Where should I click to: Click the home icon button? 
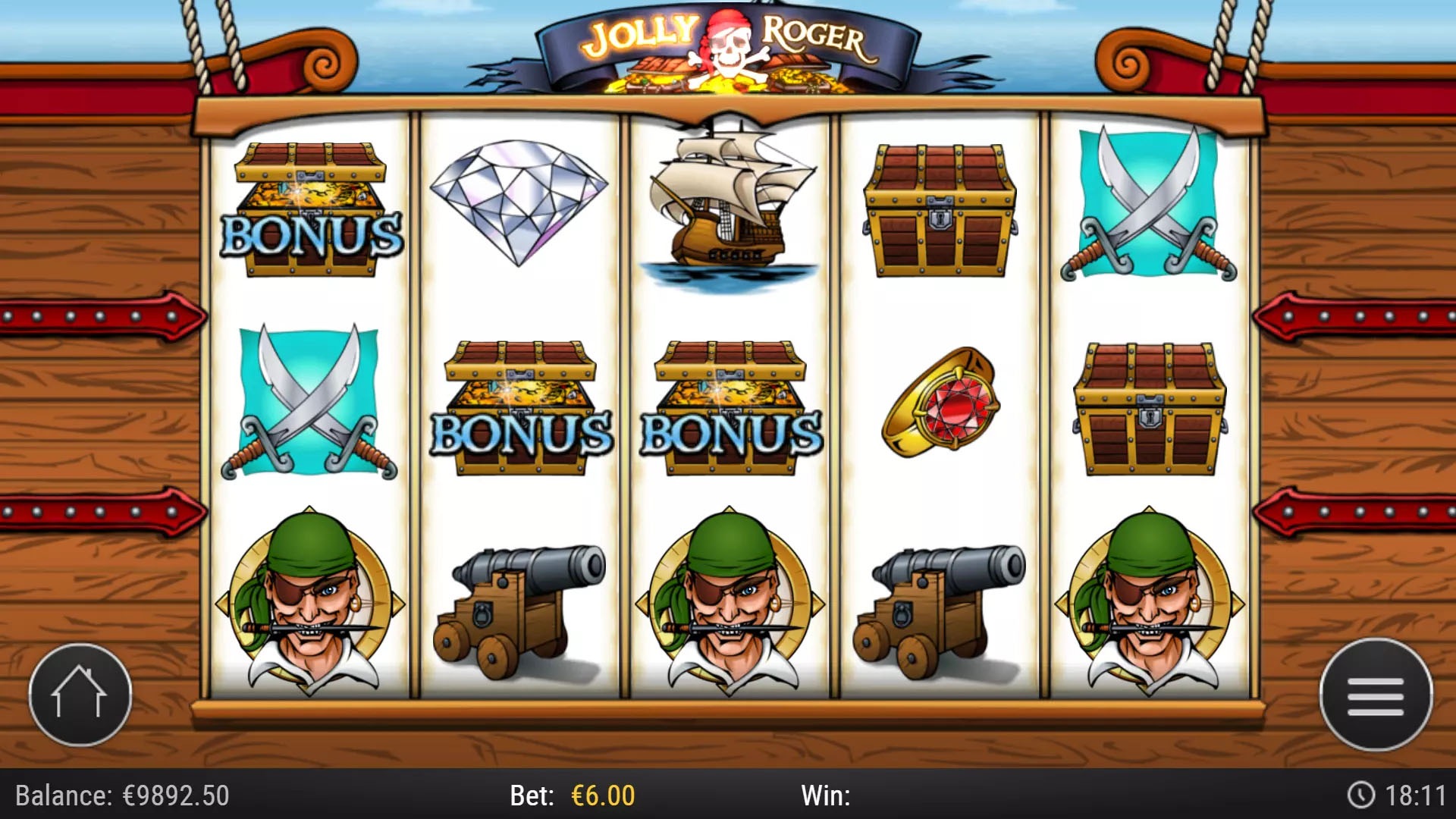click(x=80, y=694)
